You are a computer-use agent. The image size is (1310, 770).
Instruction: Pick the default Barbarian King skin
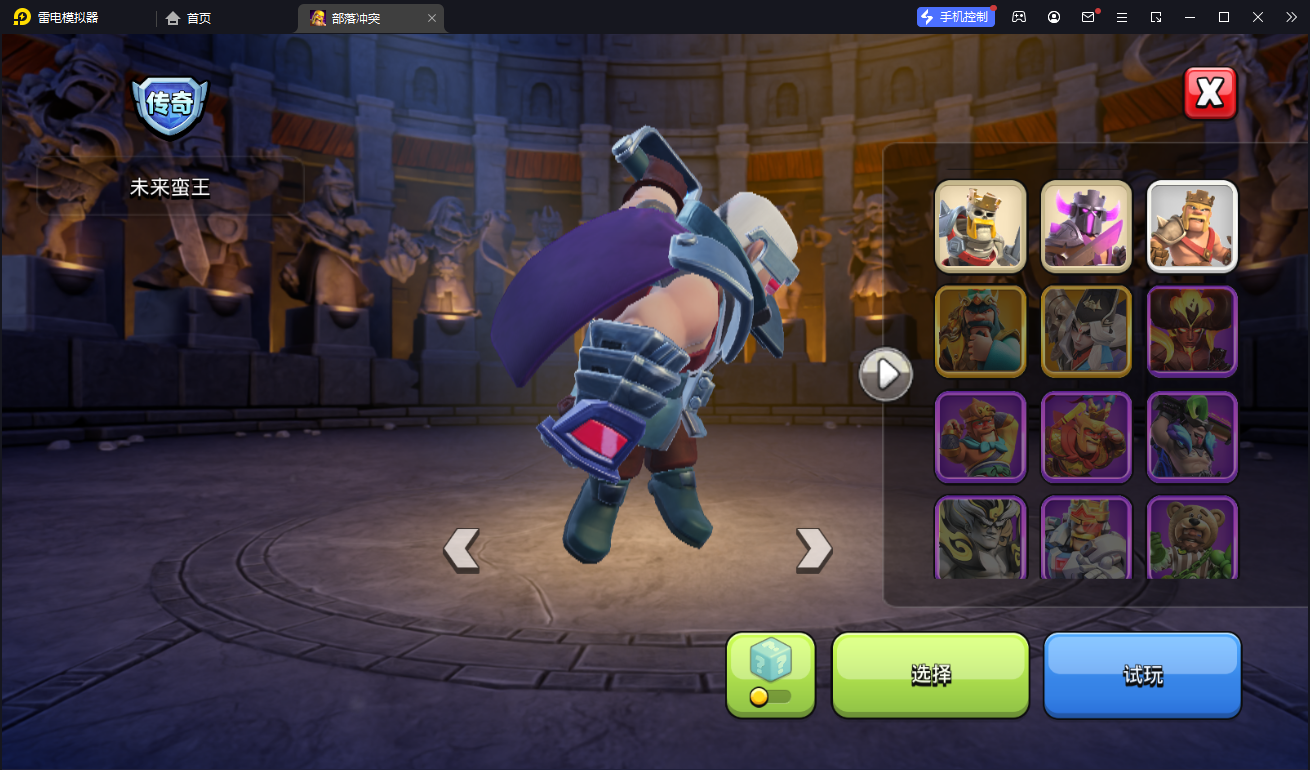1192,227
